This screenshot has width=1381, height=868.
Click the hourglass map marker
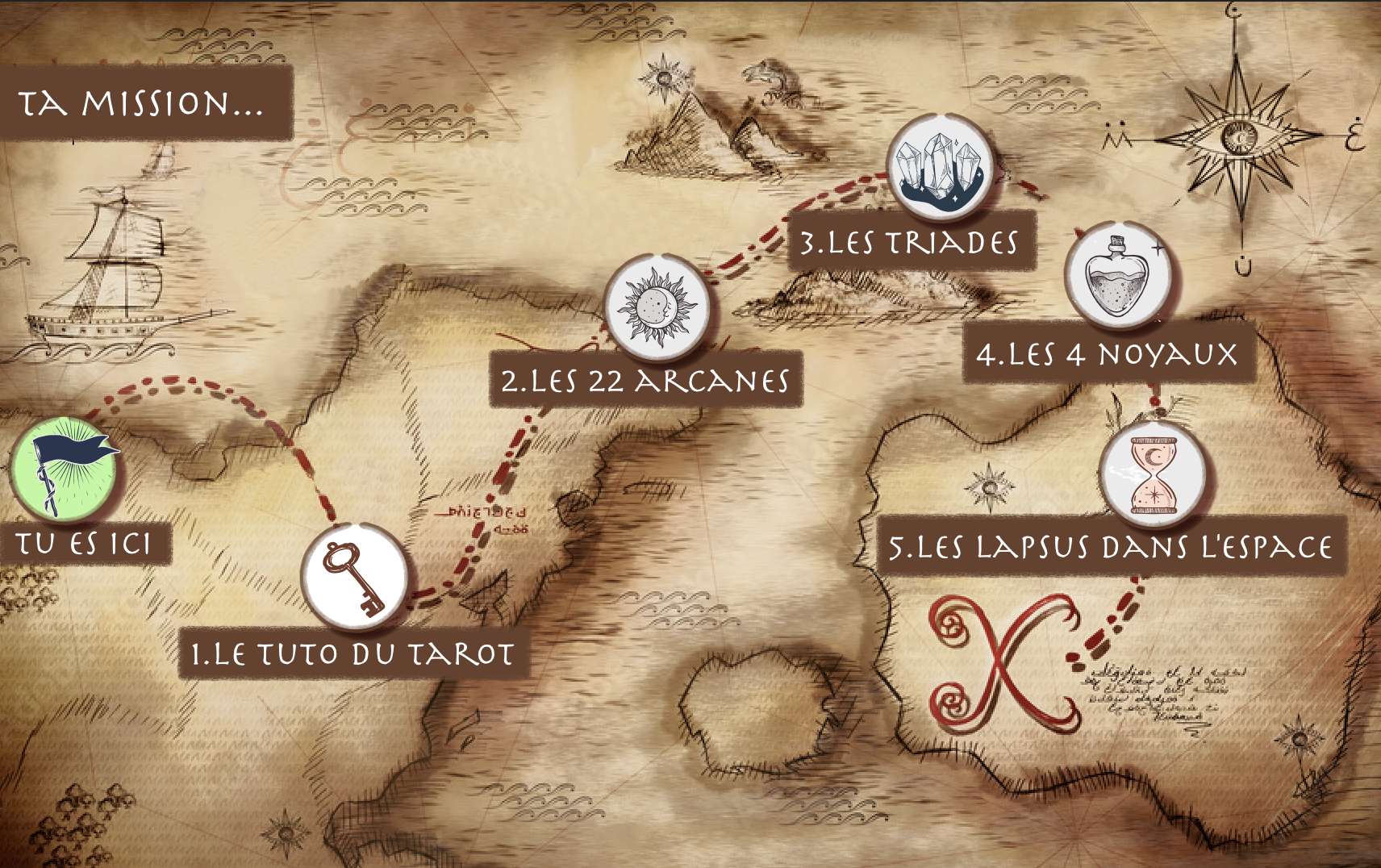click(x=1153, y=474)
